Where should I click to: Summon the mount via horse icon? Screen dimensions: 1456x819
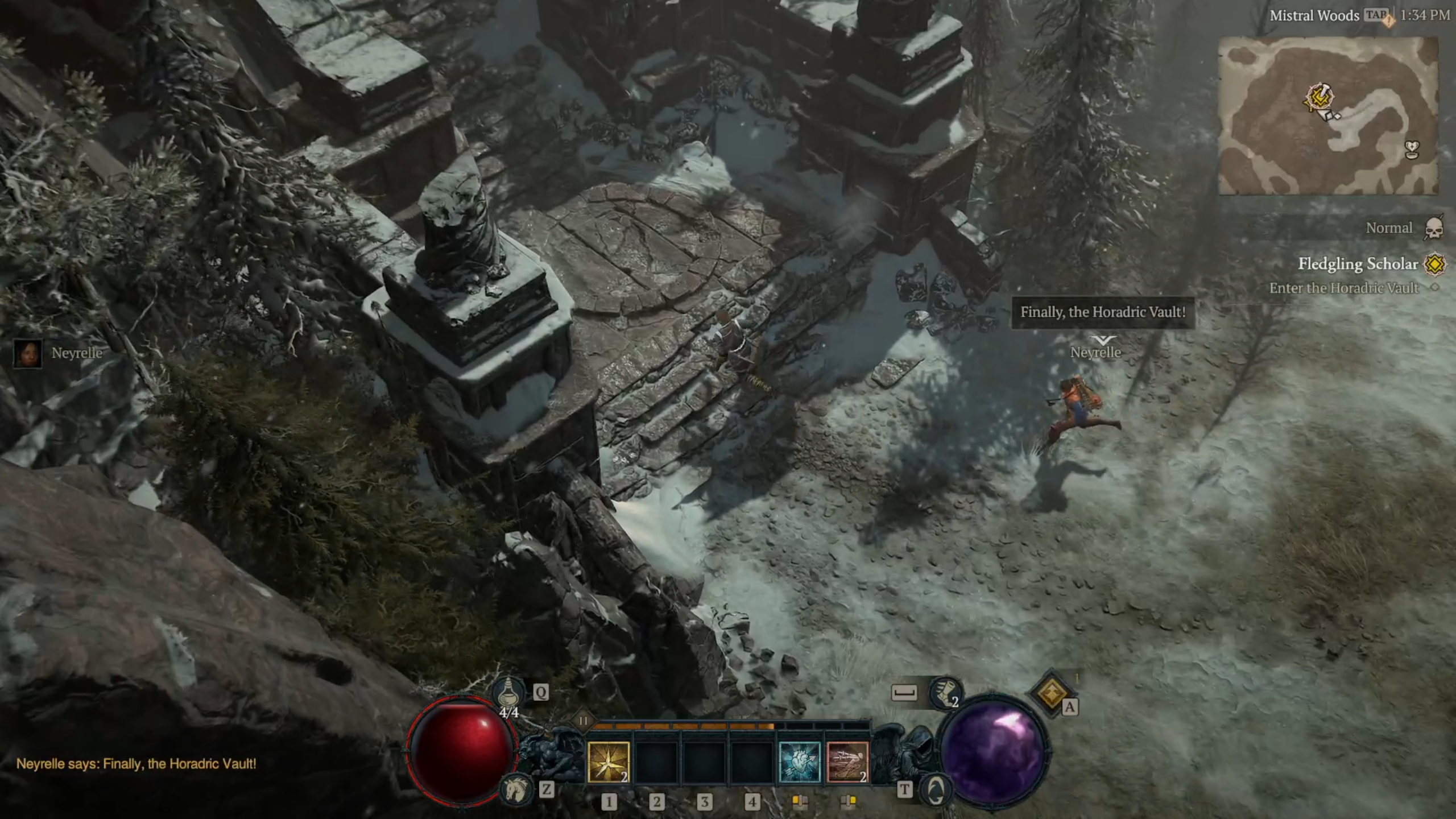[x=515, y=789]
